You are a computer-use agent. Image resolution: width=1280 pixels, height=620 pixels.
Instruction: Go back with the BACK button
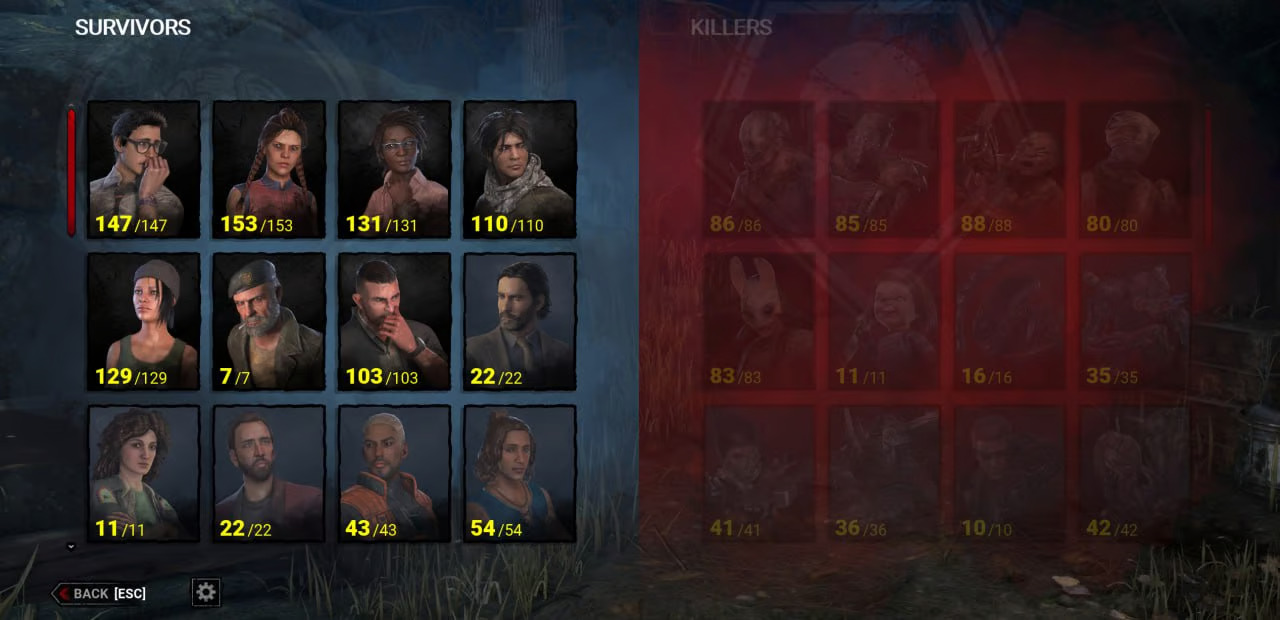(100, 593)
